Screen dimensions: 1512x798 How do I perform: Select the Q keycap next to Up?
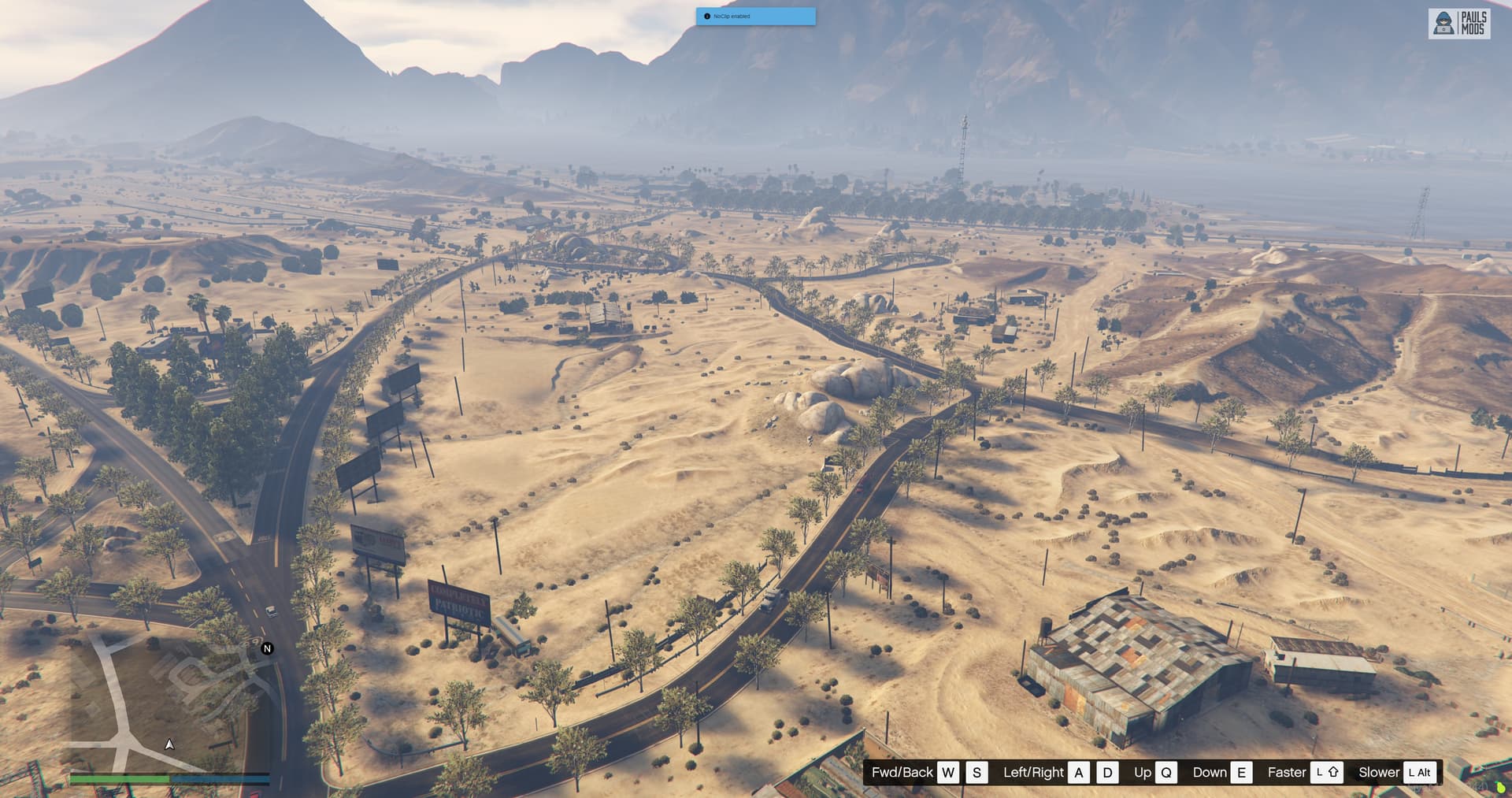pyautogui.click(x=1167, y=773)
